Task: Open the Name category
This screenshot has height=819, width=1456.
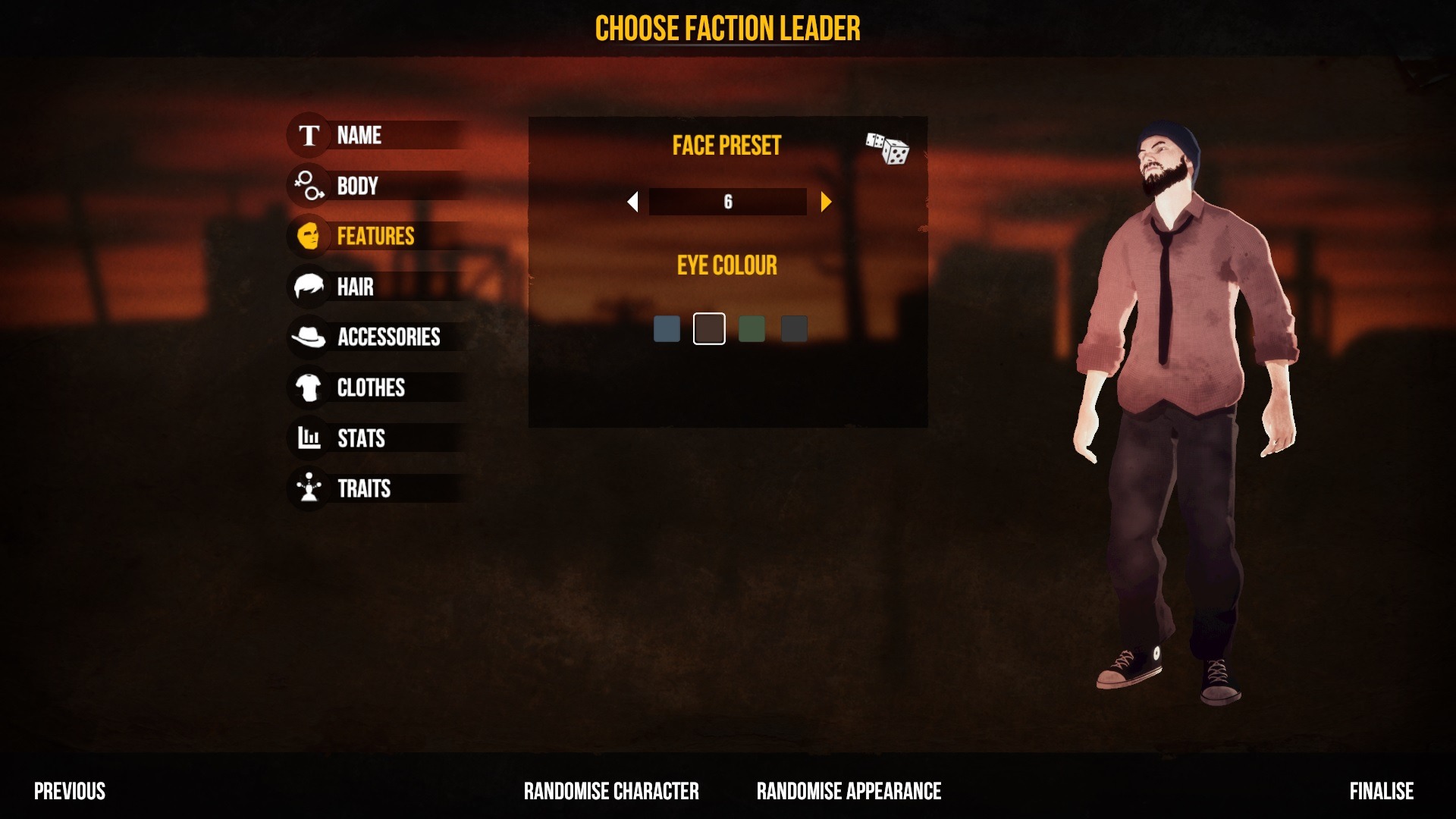Action: tap(359, 136)
